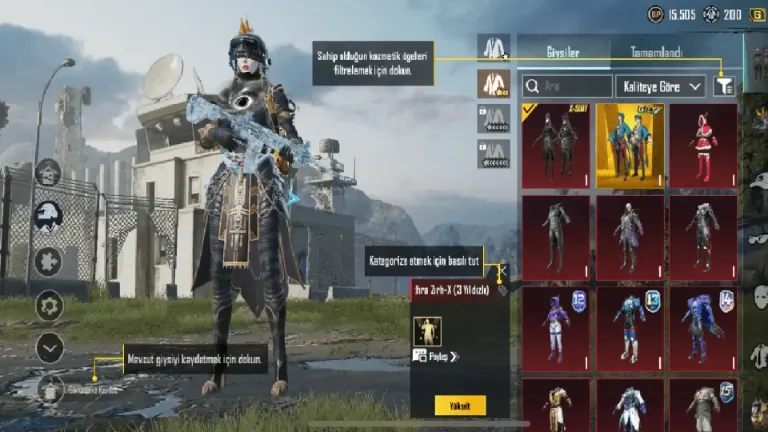Select the highlighted brown suit category
768x432 pixels.
[493, 84]
